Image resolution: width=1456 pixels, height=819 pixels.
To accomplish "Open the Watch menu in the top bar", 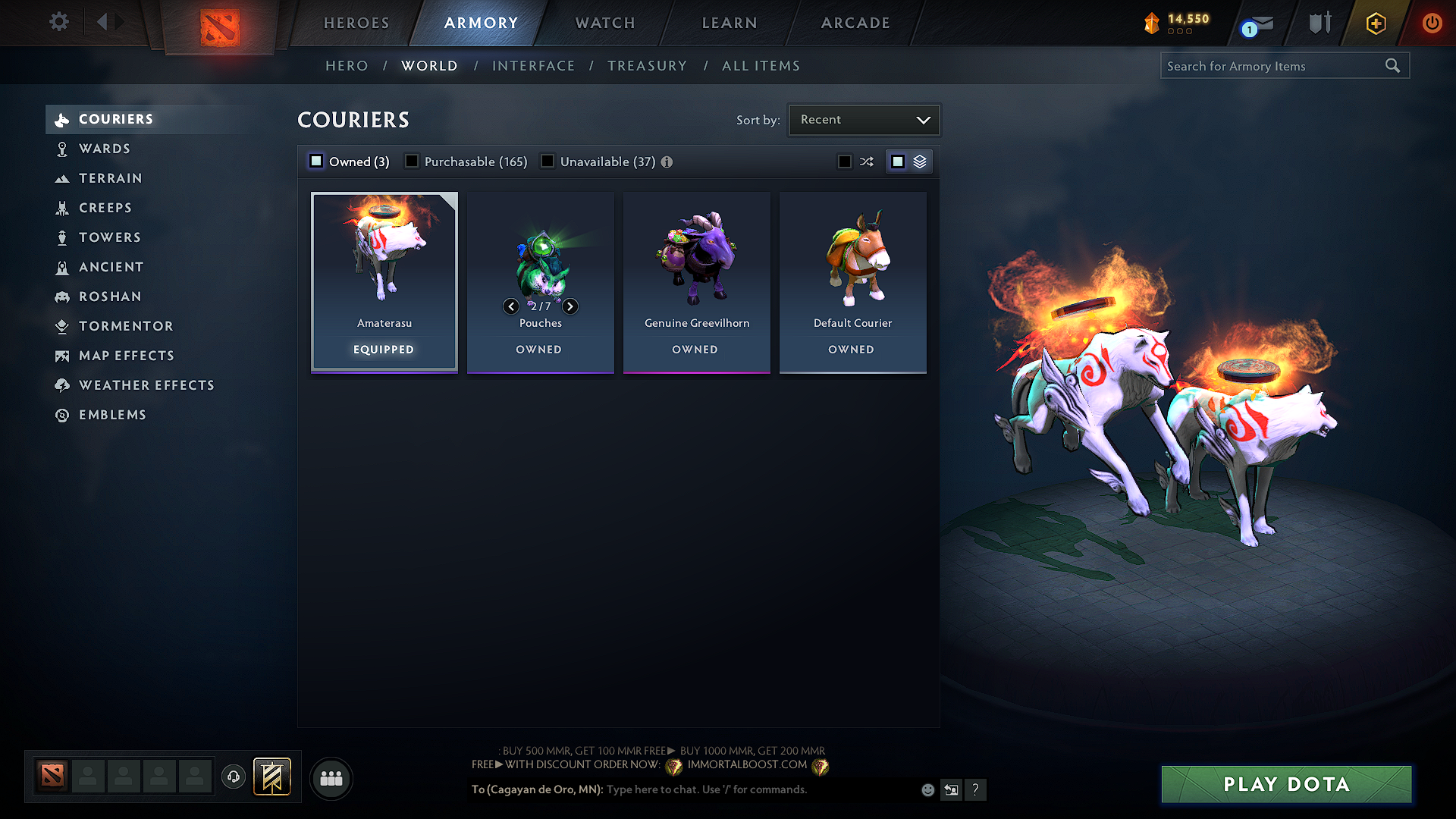I will click(x=604, y=23).
